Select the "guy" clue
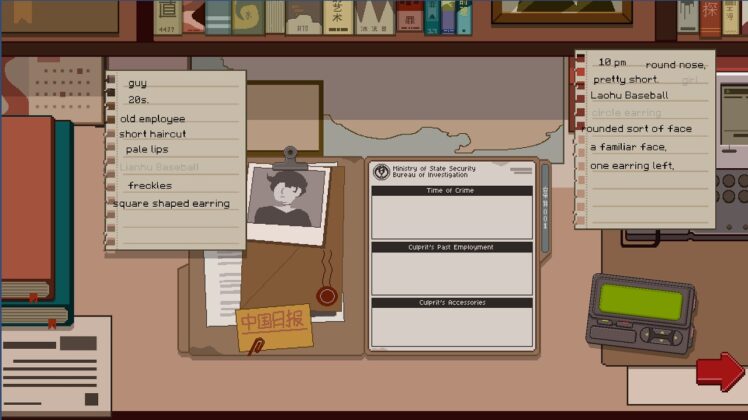Viewport: 748px width, 420px height. click(137, 83)
